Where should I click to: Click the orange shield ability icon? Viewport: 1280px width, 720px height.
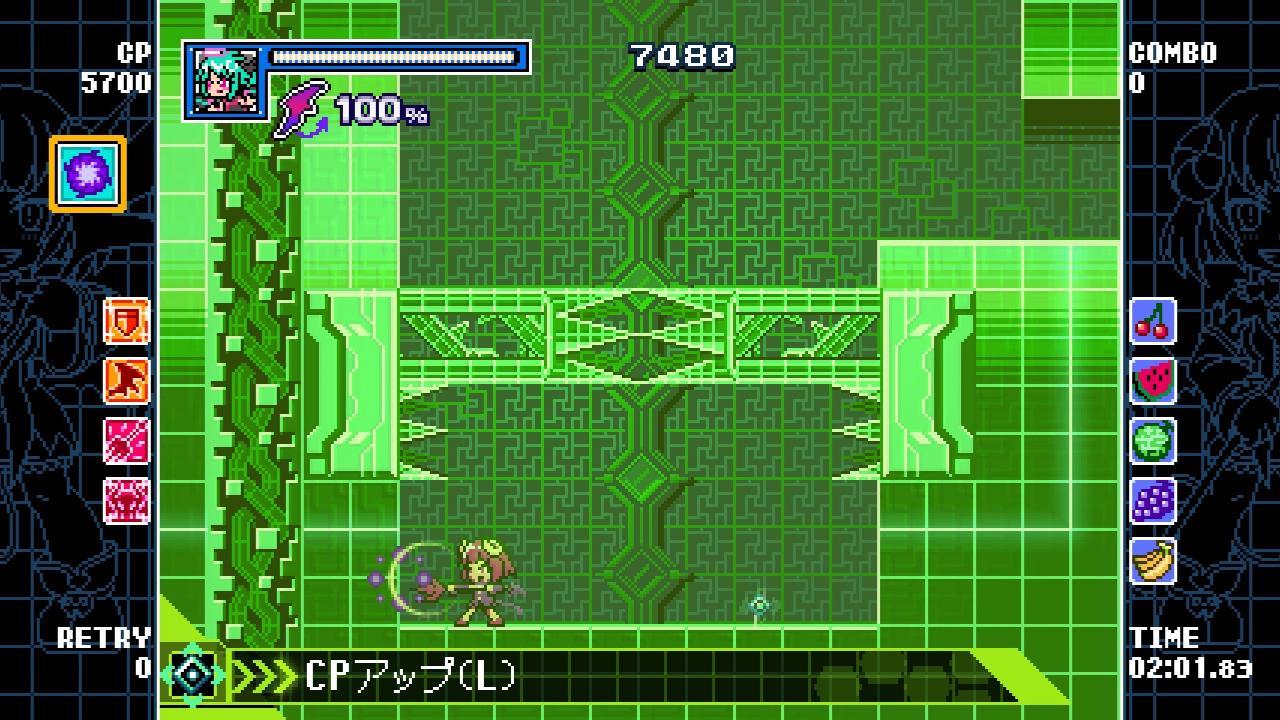(x=127, y=321)
